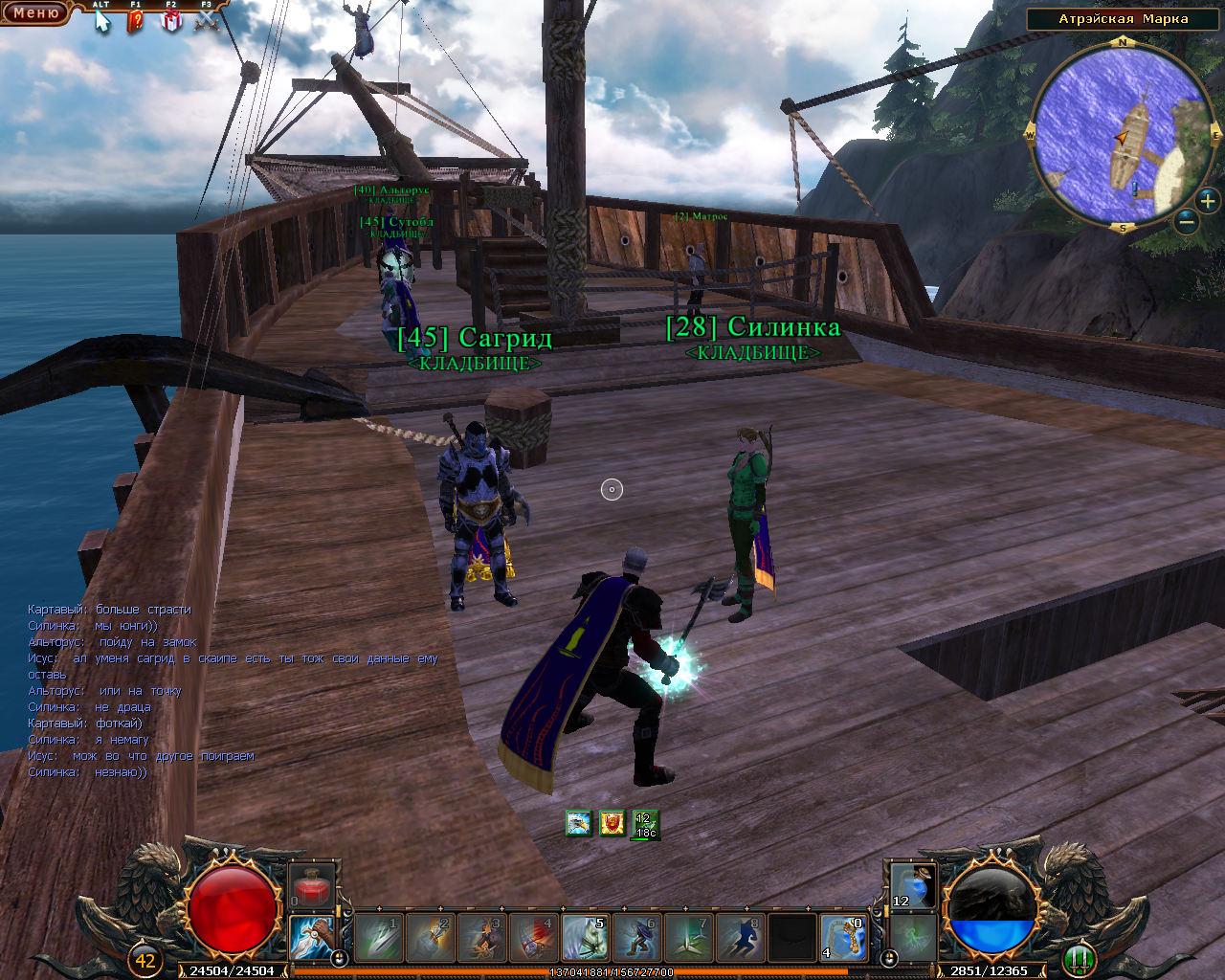The height and width of the screenshot is (980, 1225).
Task: Use the red health potion slot
Action: pyautogui.click(x=311, y=885)
